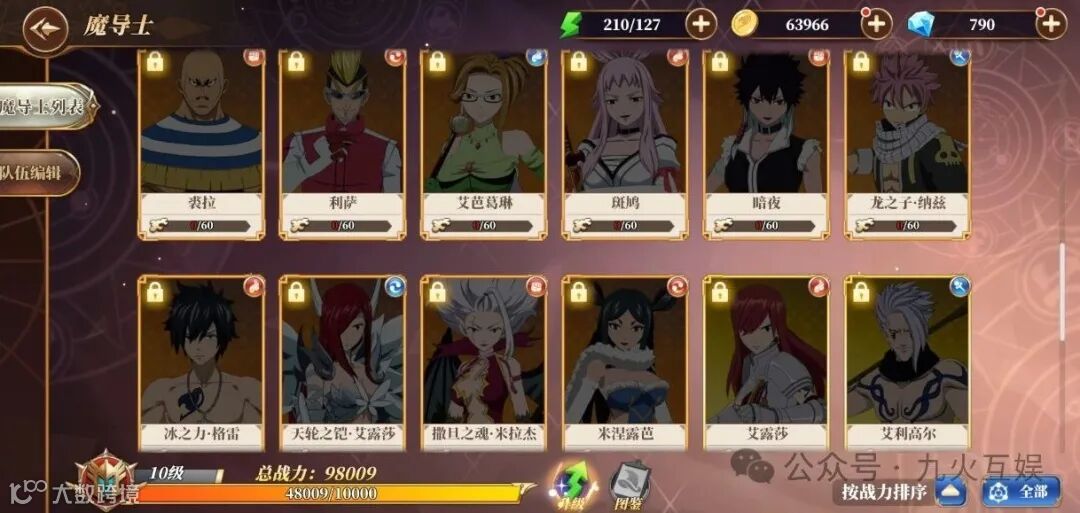
Task: Select the 撒旦之魂·米拉杰 card
Action: 484,365
